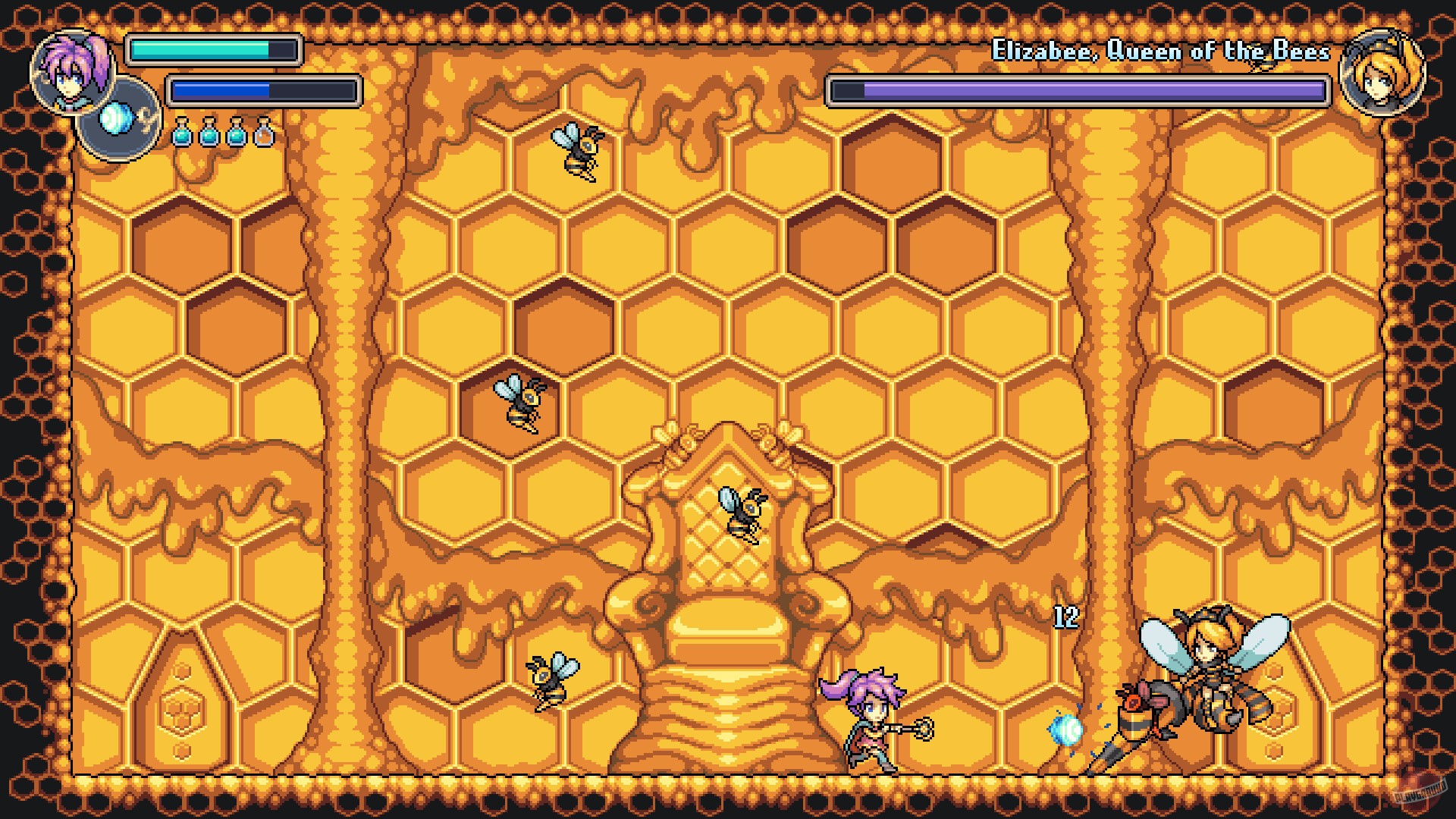Expand the small honeycomb door bottom left
The width and height of the screenshot is (1456, 819).
click(x=182, y=701)
